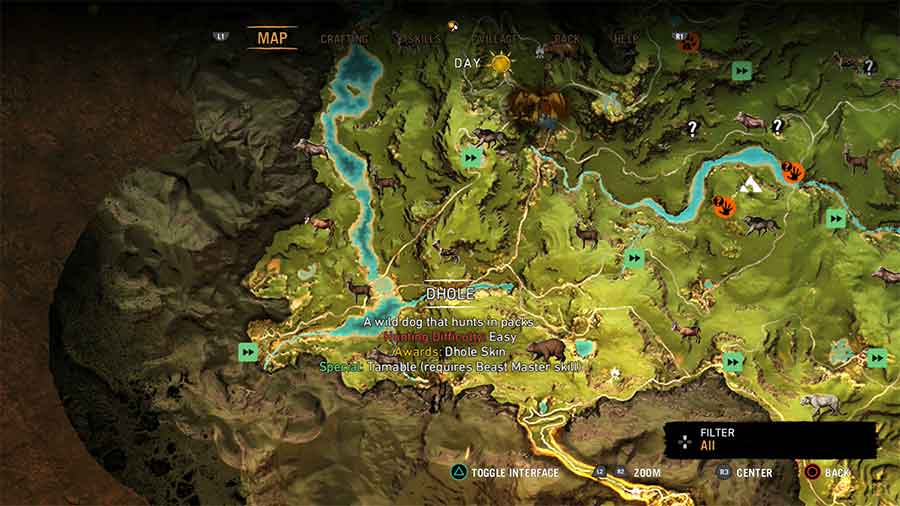Select the Pack tab
The width and height of the screenshot is (900, 506).
pyautogui.click(x=567, y=39)
